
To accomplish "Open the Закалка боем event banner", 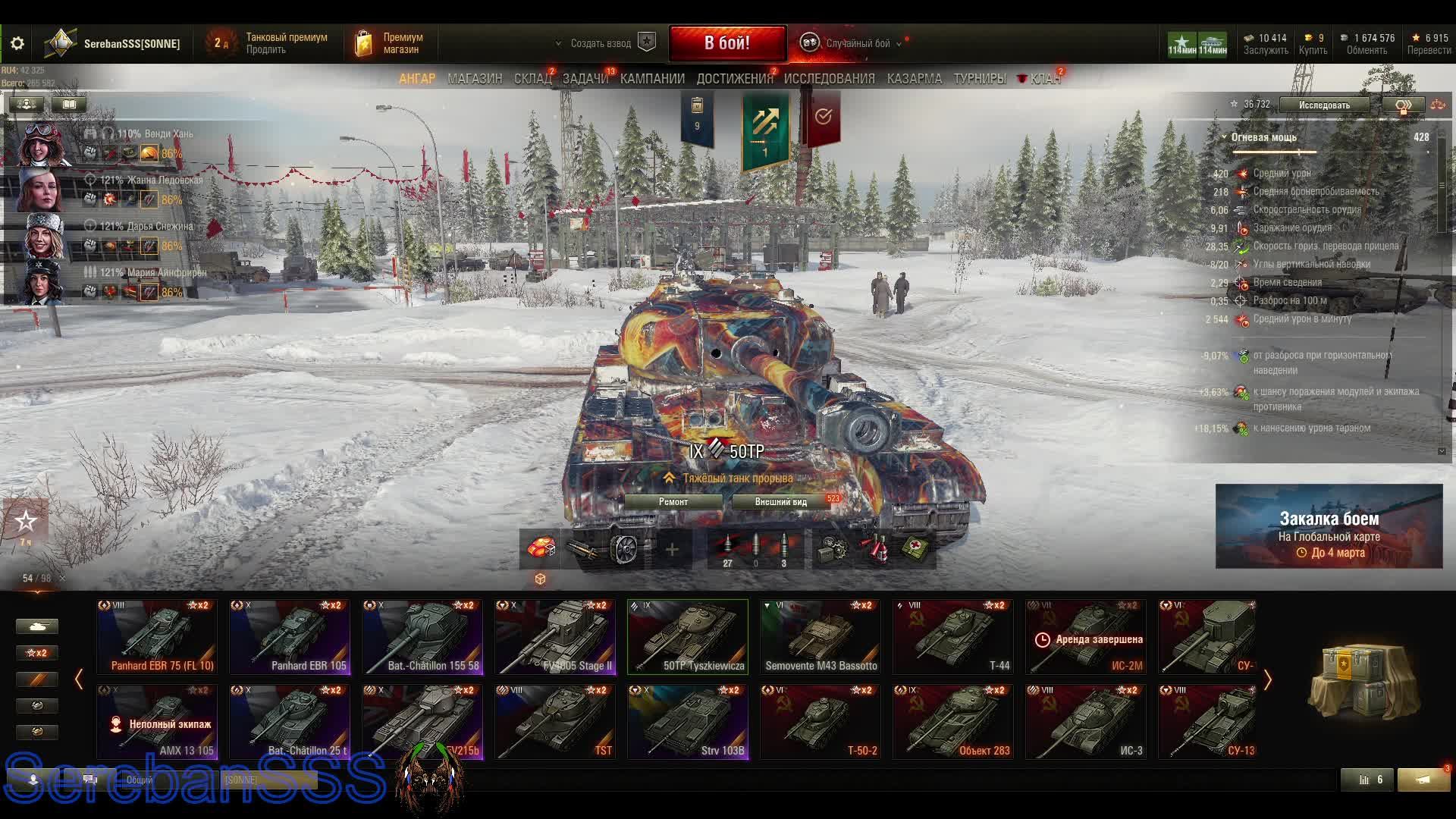I will pyautogui.click(x=1329, y=526).
